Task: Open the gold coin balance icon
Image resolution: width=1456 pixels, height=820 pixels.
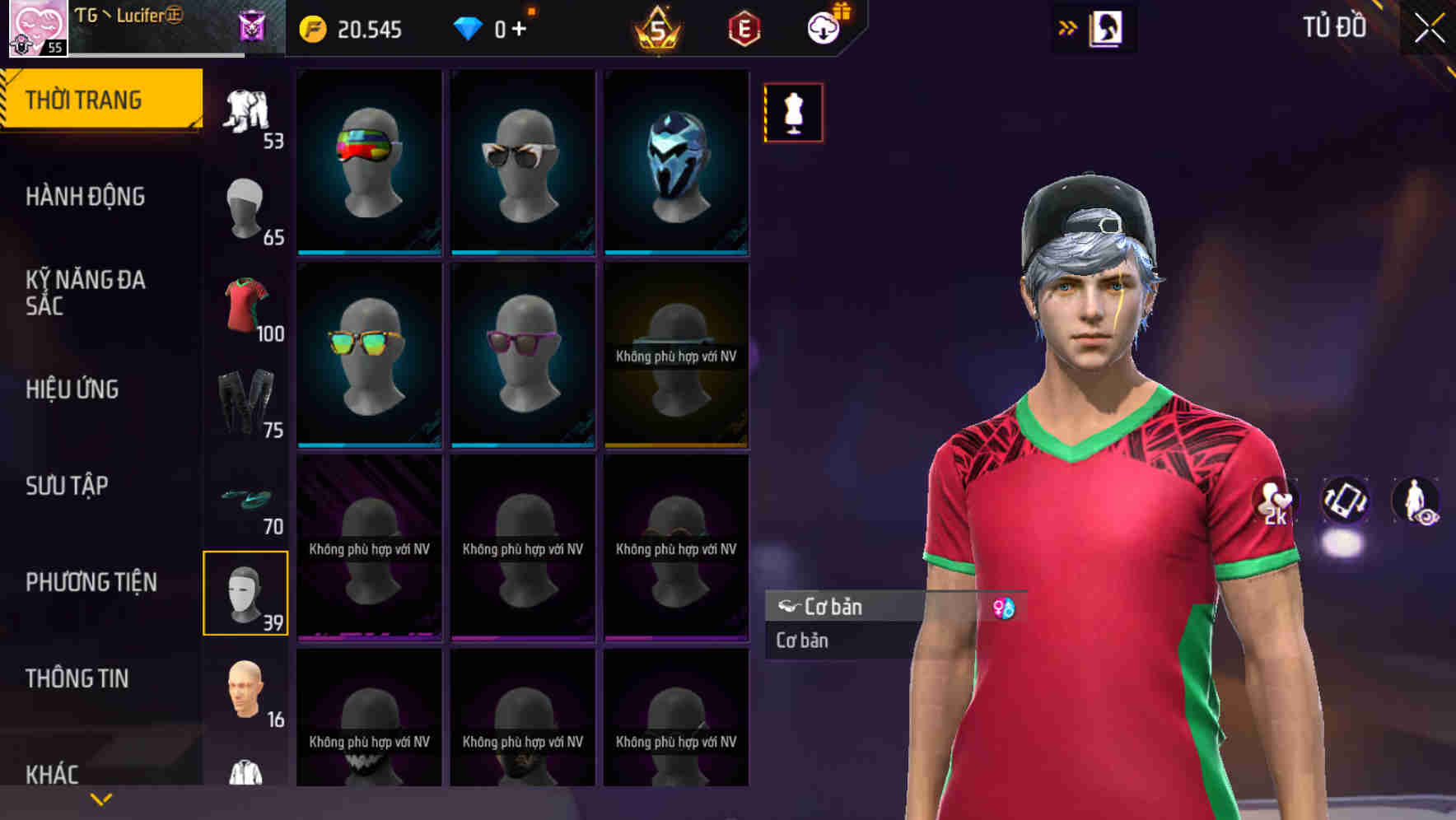Action: tap(311, 28)
